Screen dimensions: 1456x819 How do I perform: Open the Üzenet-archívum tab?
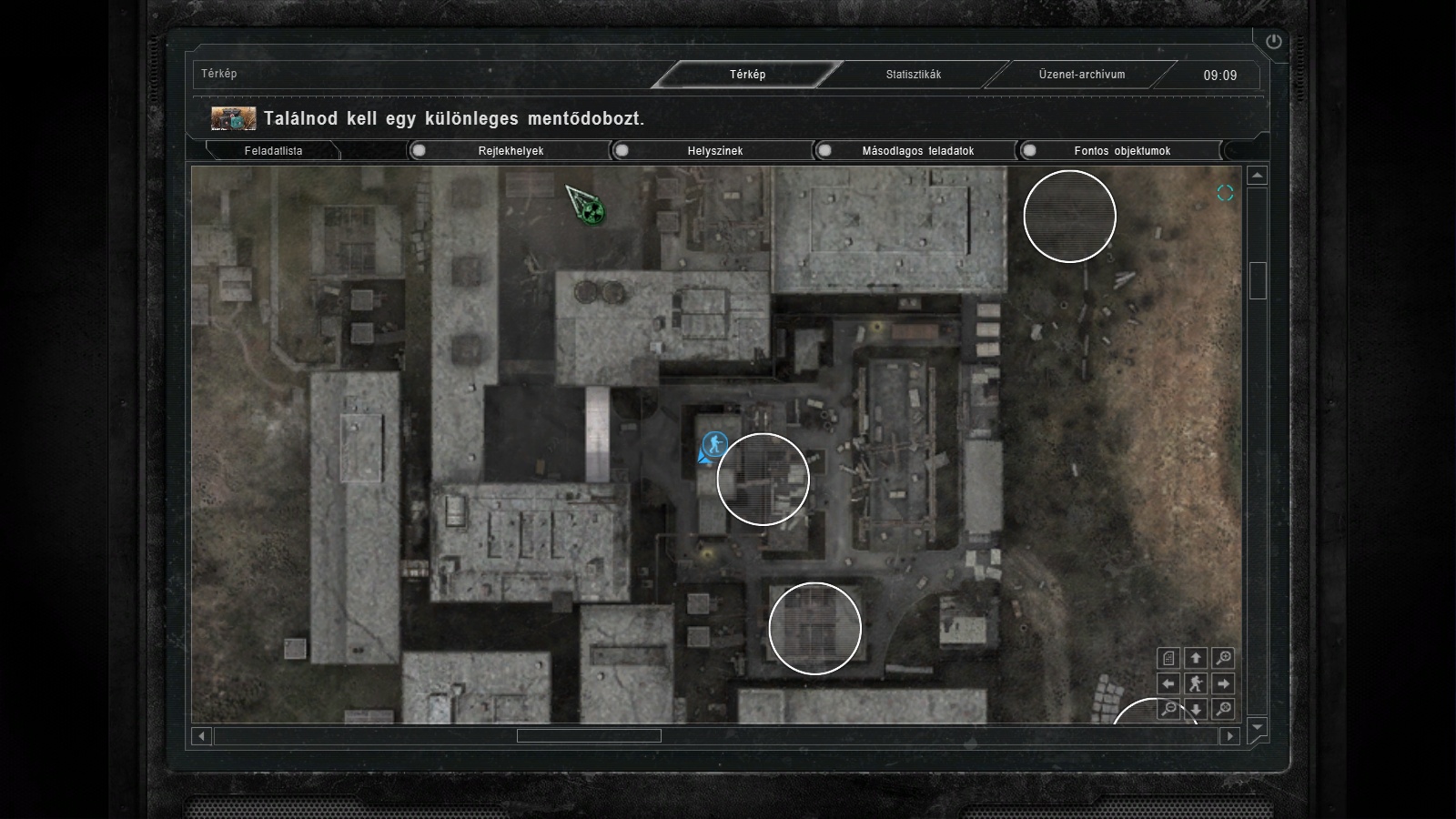point(1082,75)
